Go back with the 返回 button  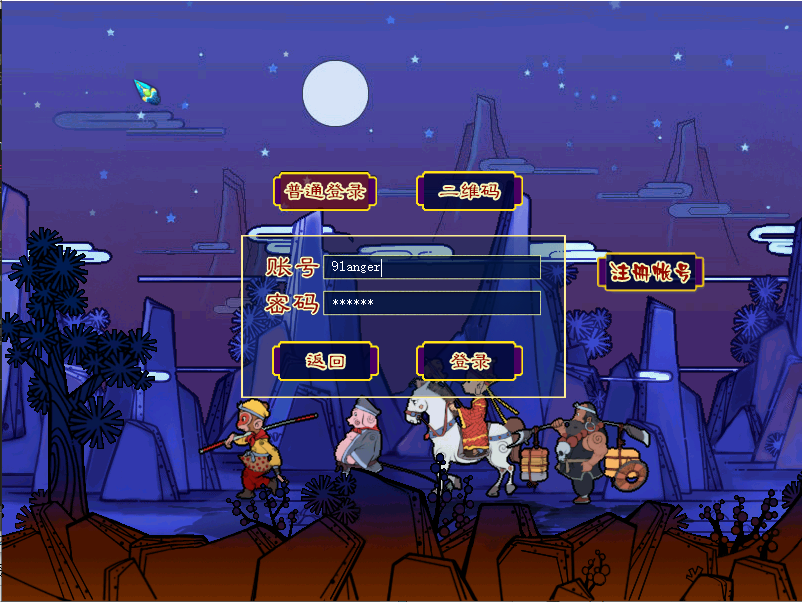coord(325,361)
